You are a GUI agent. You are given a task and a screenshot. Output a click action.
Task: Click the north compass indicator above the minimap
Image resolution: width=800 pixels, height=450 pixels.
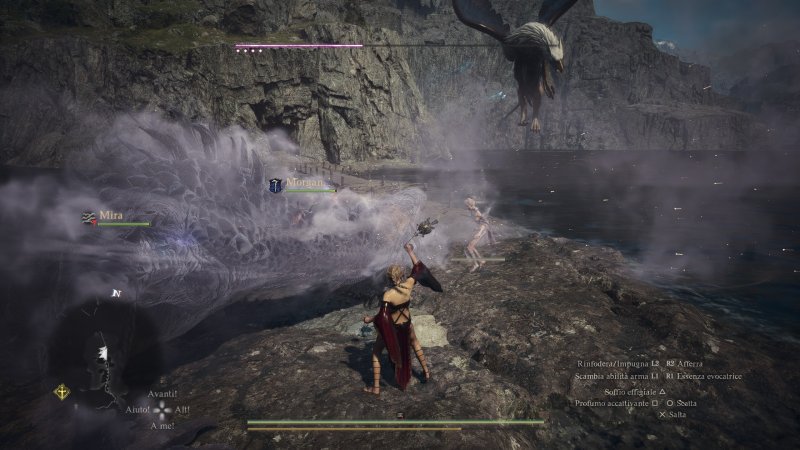point(116,293)
